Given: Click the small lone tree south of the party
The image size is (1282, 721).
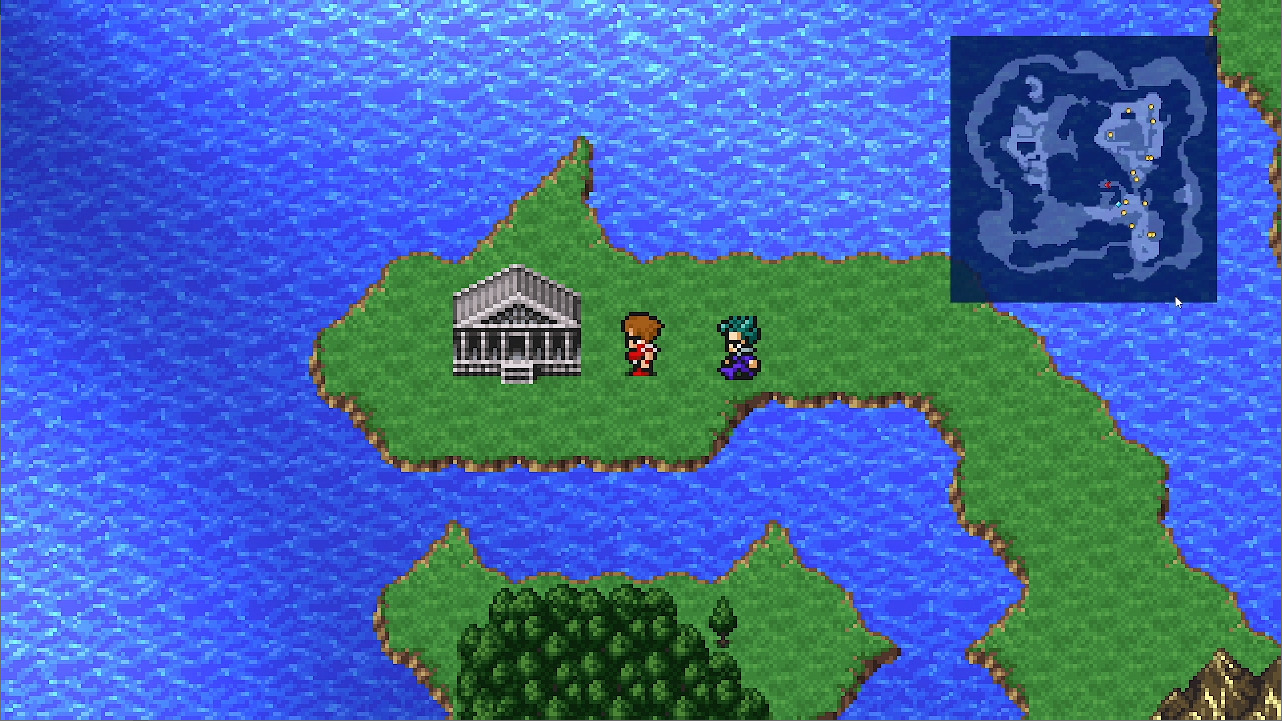Looking at the screenshot, I should pyautogui.click(x=725, y=617).
